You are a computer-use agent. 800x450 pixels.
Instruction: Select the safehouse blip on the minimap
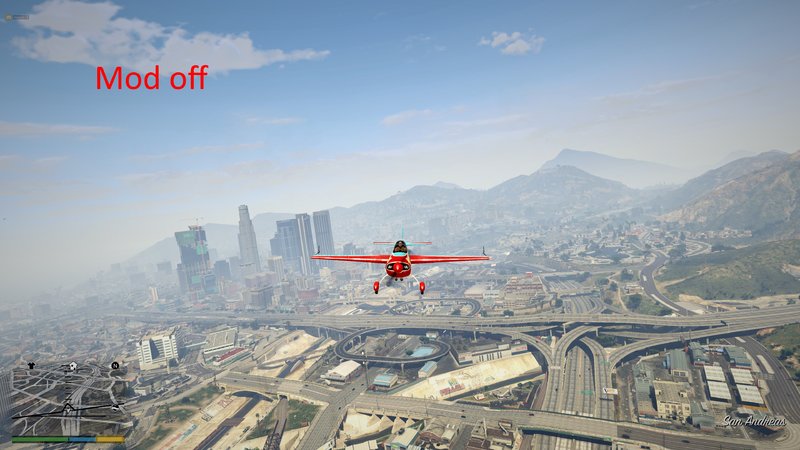[74, 367]
